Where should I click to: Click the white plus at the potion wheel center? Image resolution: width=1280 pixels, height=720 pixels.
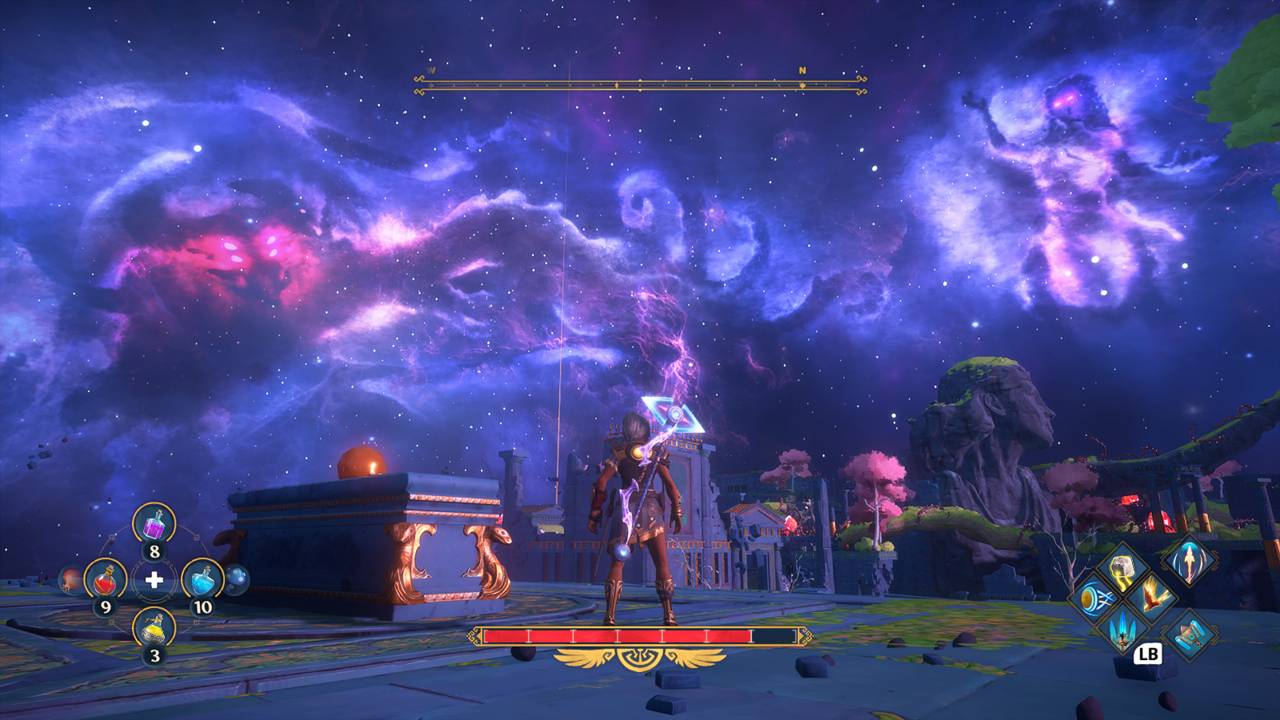(154, 579)
